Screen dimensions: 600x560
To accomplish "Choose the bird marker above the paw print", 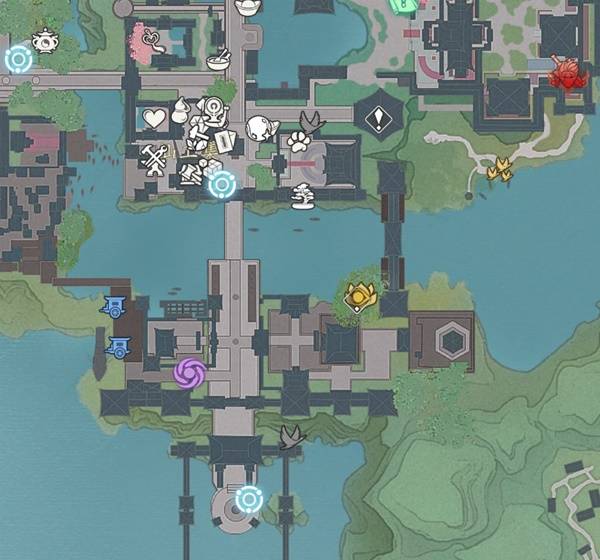I will coord(313,123).
